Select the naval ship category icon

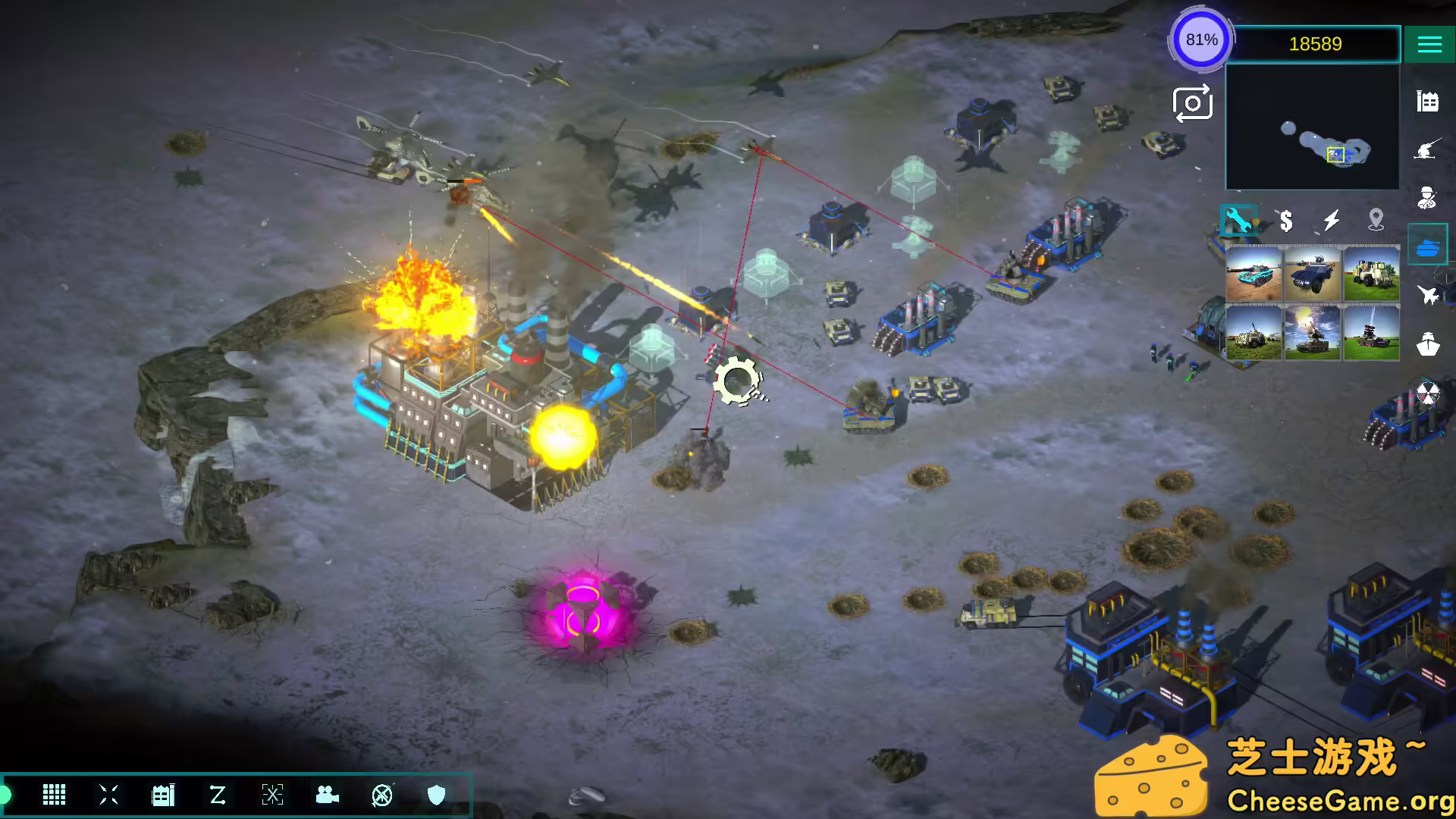[1429, 345]
